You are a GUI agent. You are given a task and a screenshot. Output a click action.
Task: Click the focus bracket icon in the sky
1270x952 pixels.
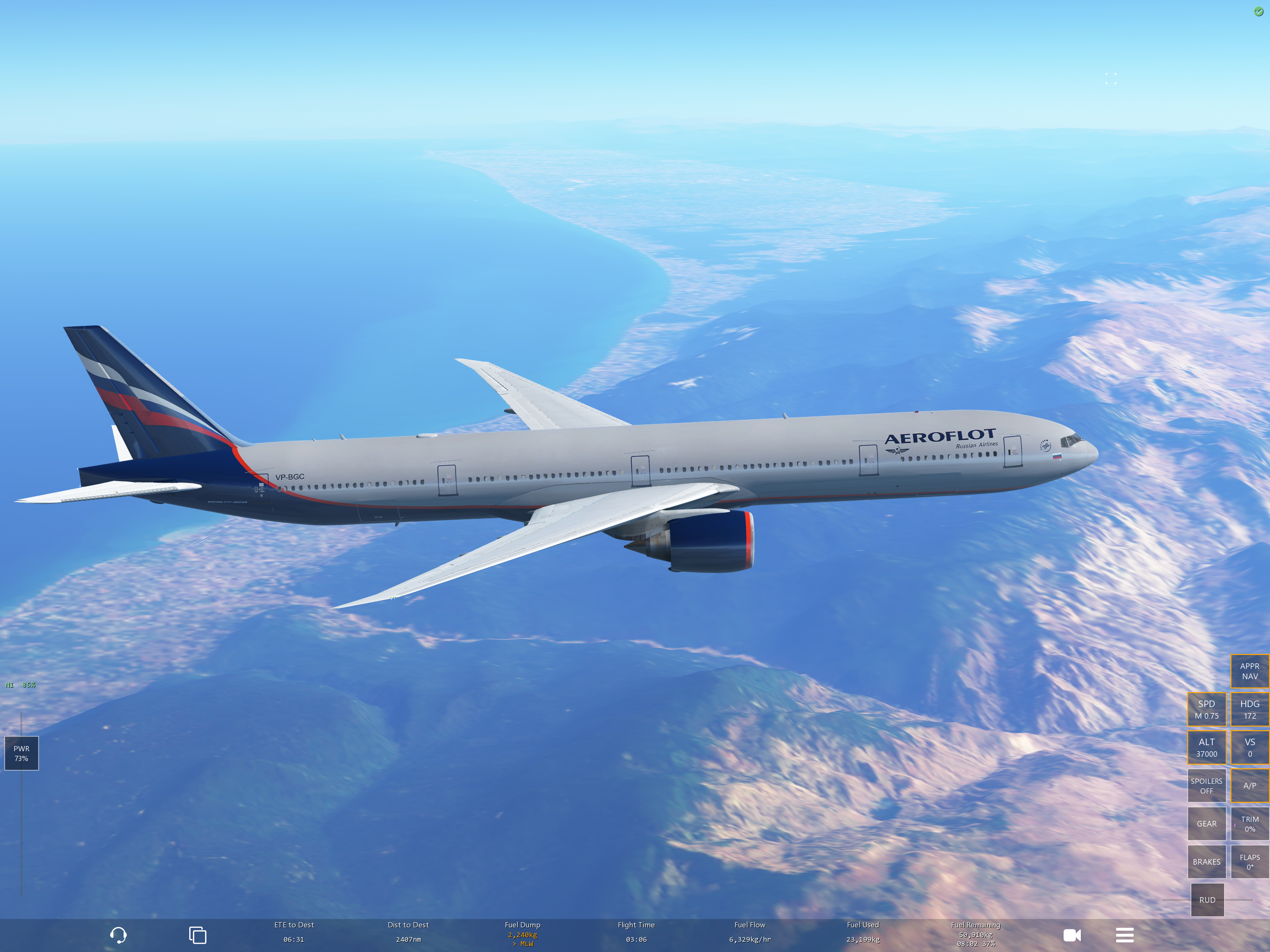(x=1111, y=79)
